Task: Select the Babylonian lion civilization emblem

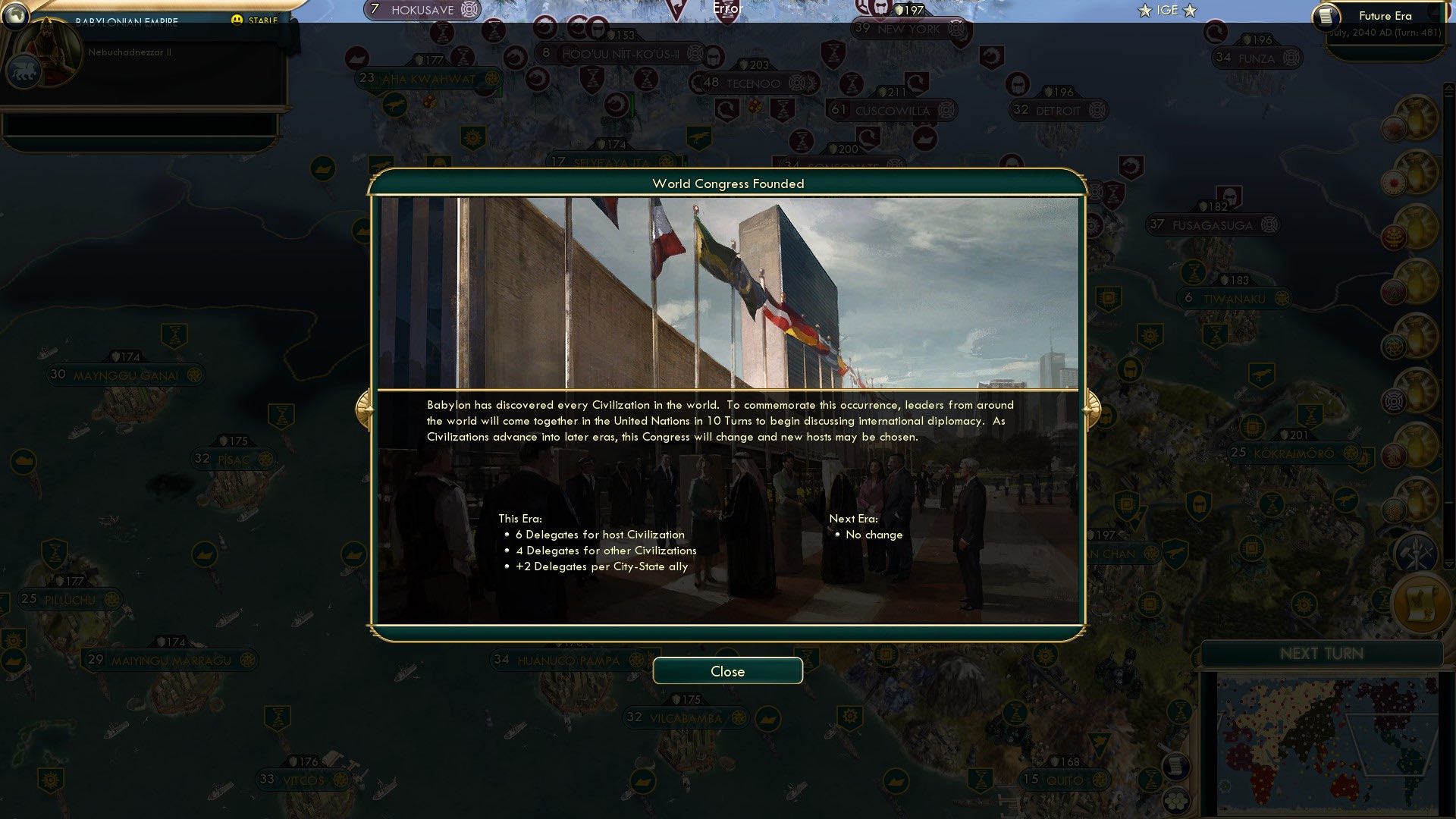Action: [23, 70]
